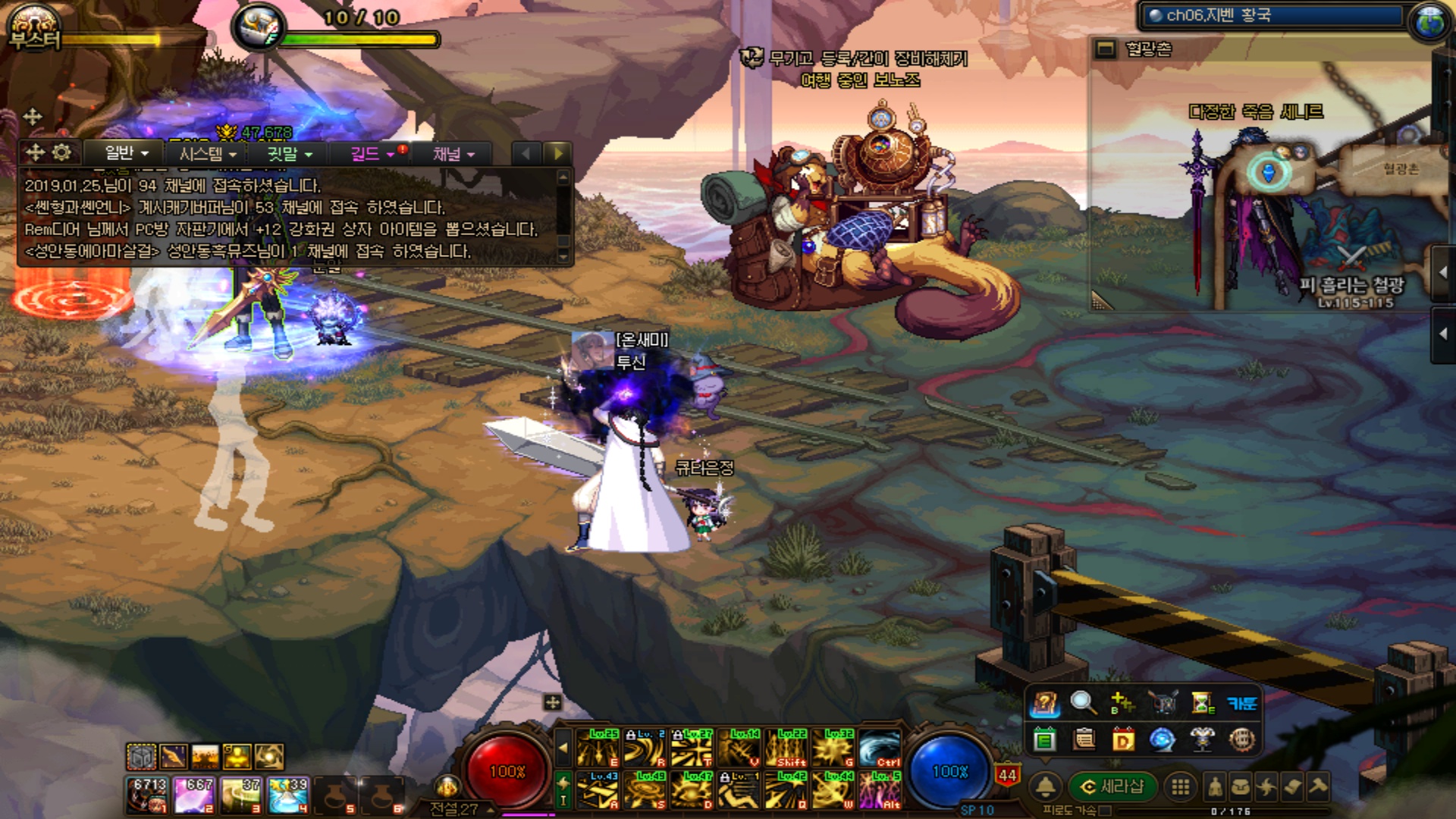Activate the Ctrl-key whirlwind skill
Image resolution: width=1456 pixels, height=819 pixels.
point(880,747)
